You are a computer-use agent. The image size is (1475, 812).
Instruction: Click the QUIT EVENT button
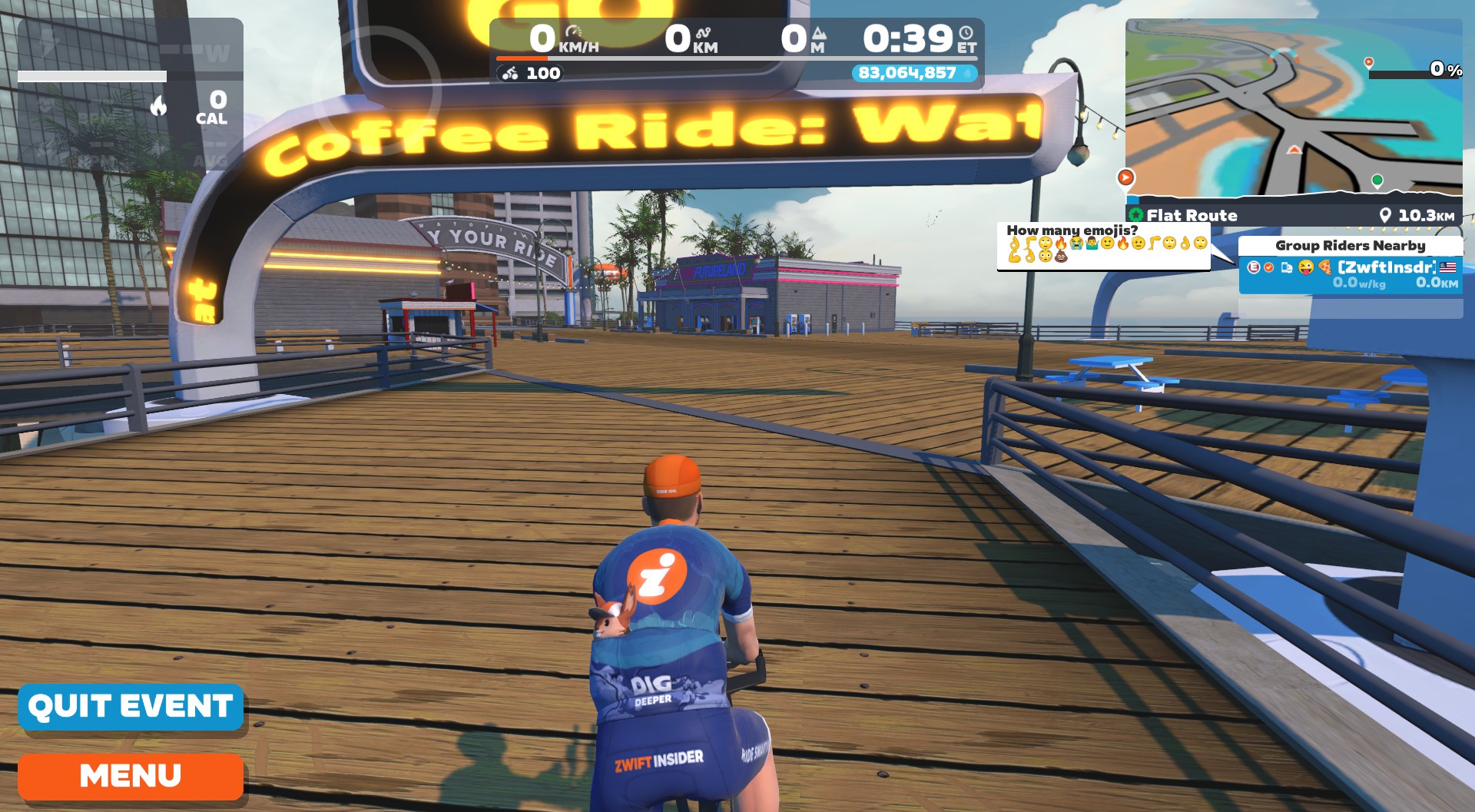(x=131, y=707)
